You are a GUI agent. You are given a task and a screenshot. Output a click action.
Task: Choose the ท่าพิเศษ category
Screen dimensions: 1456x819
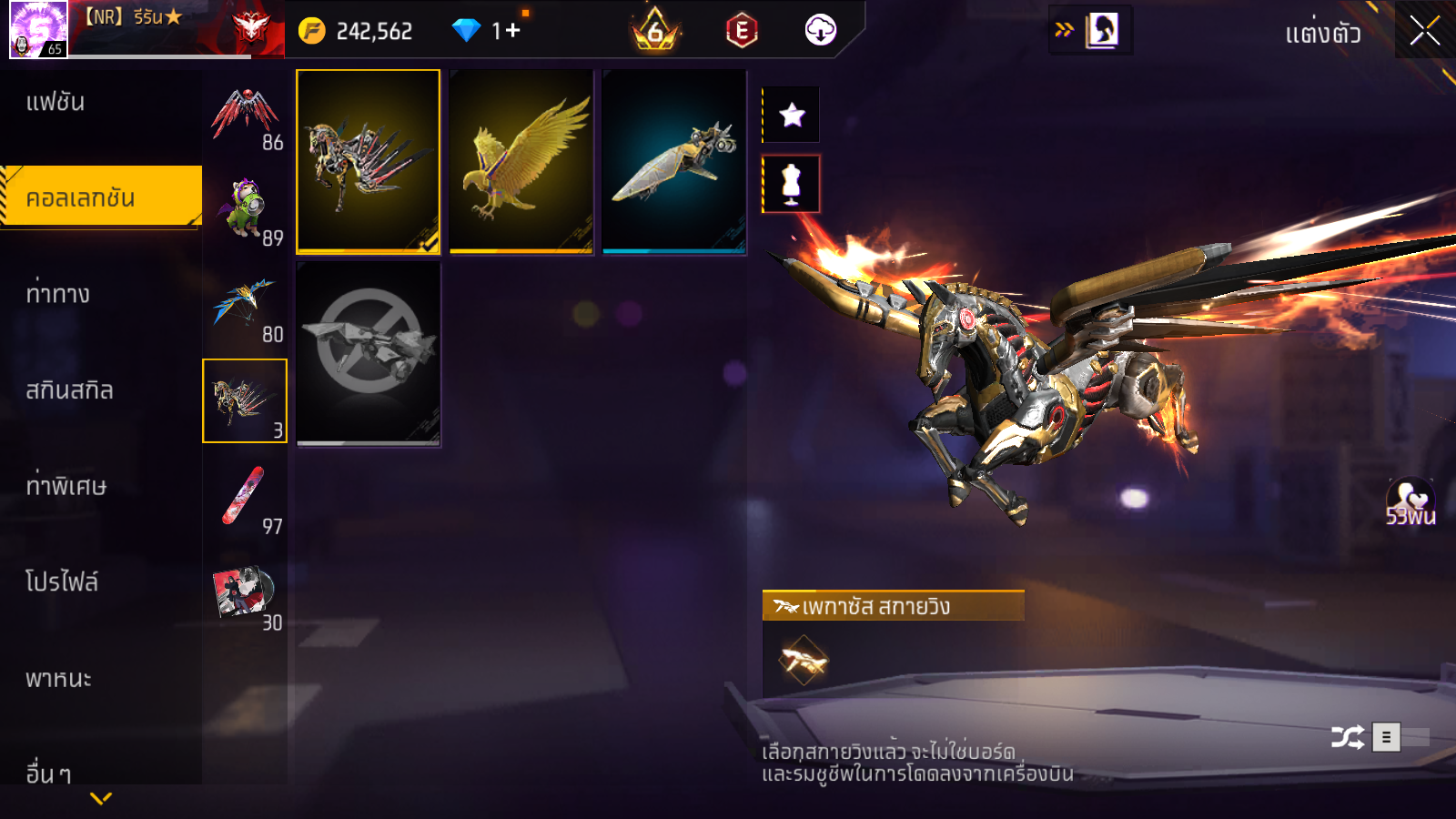click(x=66, y=486)
